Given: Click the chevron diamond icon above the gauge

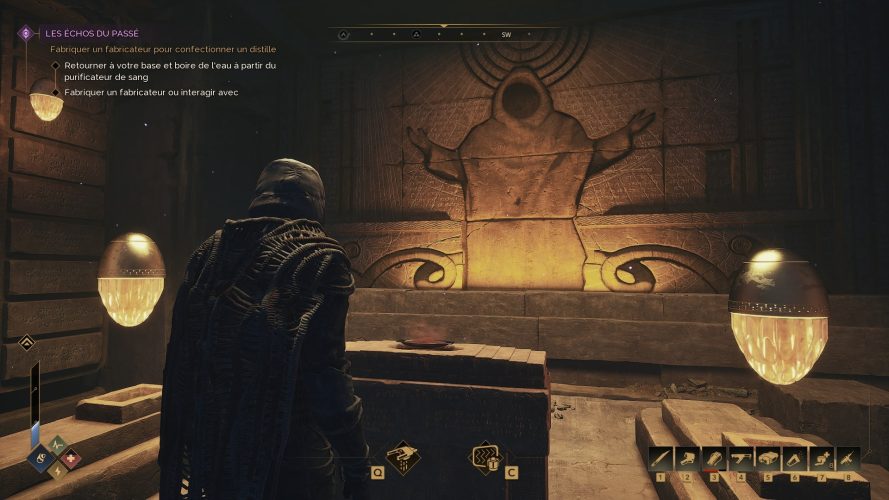Looking at the screenshot, I should pyautogui.click(x=27, y=344).
